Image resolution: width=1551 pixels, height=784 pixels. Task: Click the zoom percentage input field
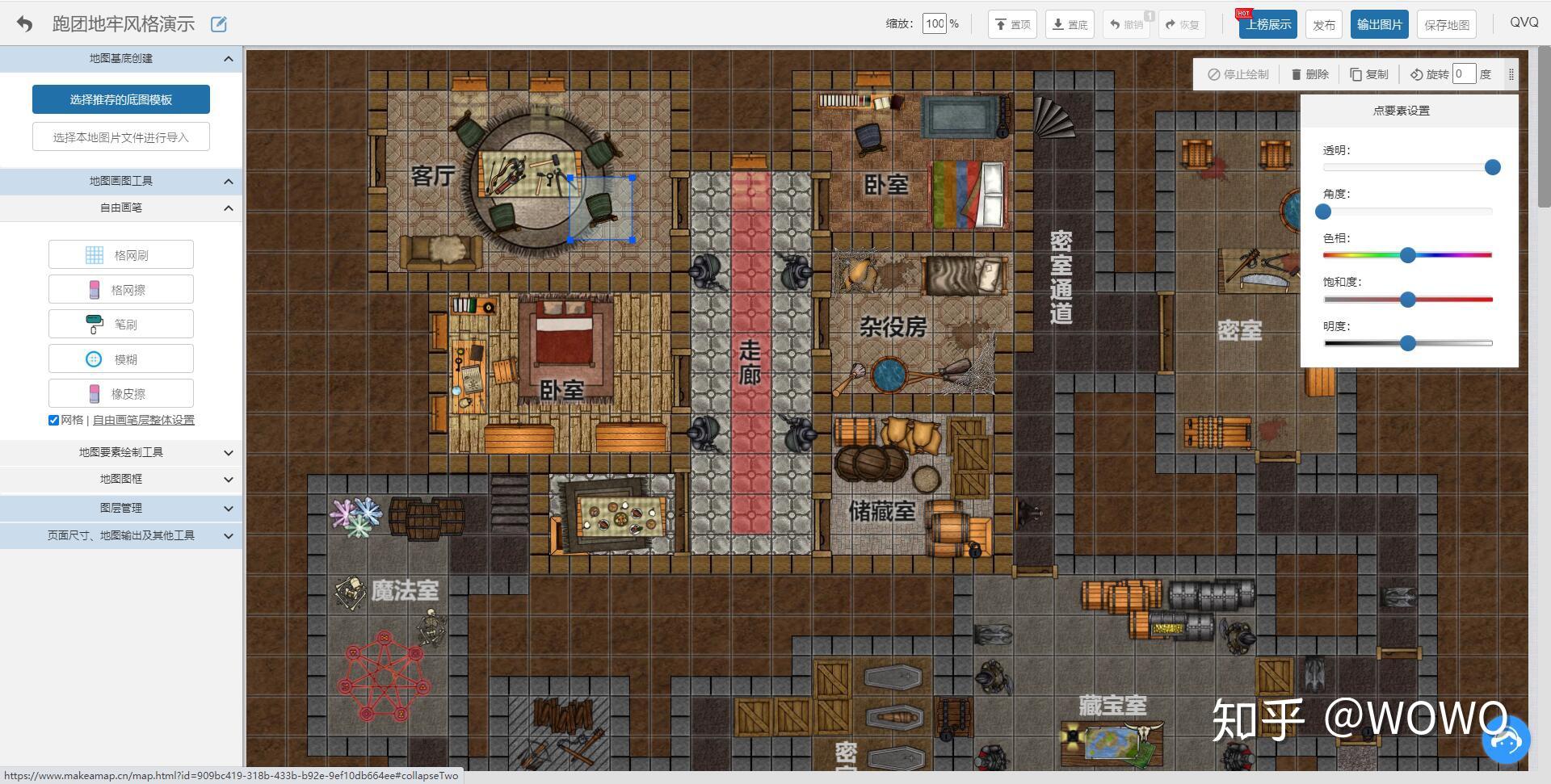tap(935, 24)
